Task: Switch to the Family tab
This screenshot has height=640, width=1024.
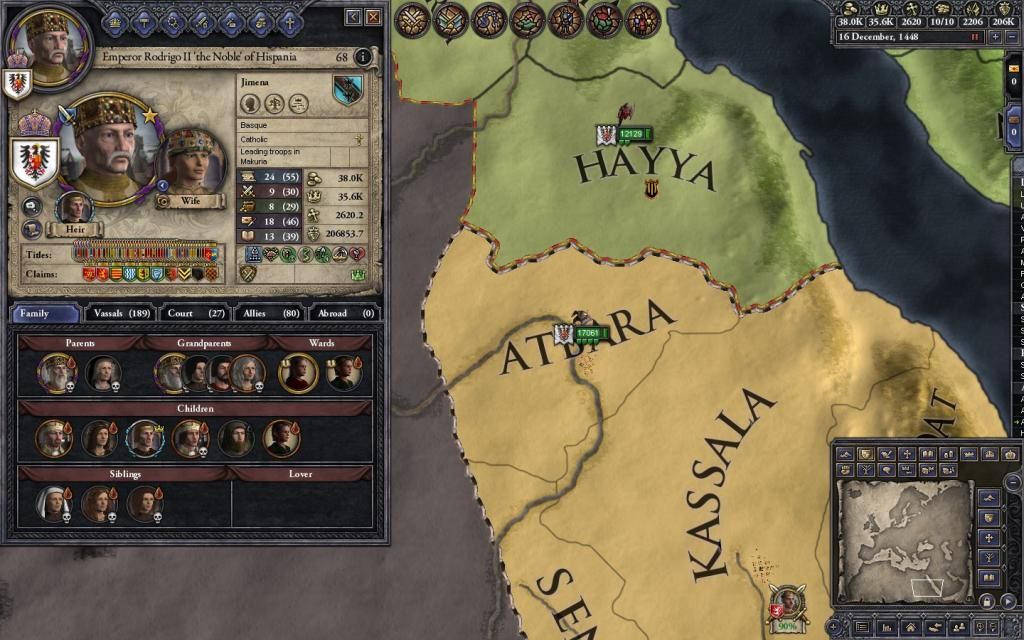Action: [45, 313]
